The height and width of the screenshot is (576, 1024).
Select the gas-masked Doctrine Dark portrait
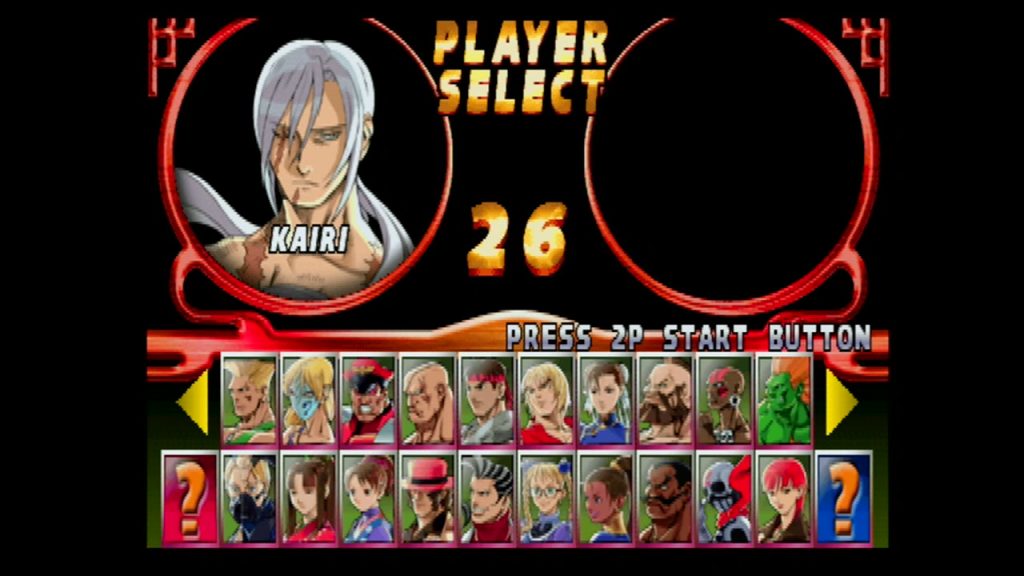pyautogui.click(x=249, y=498)
